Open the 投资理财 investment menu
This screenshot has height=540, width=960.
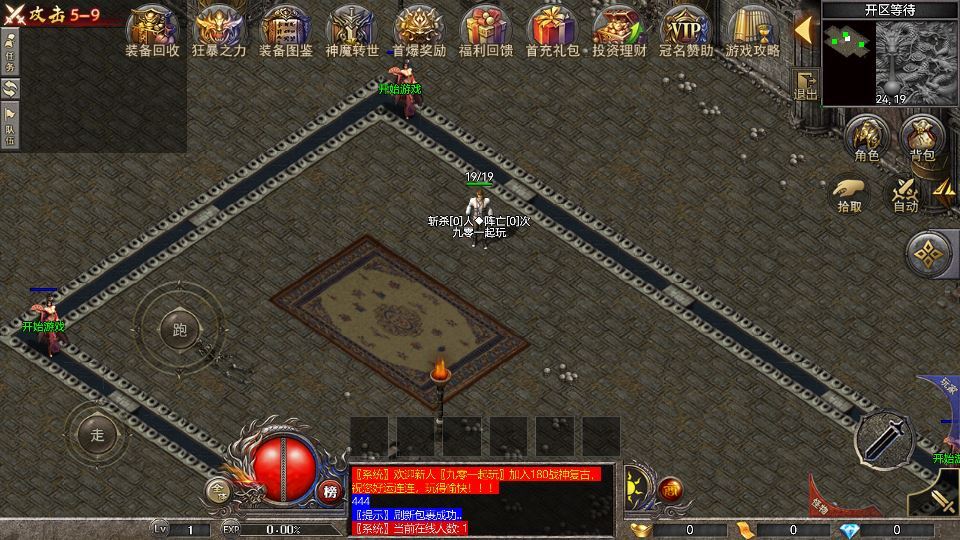pyautogui.click(x=619, y=30)
